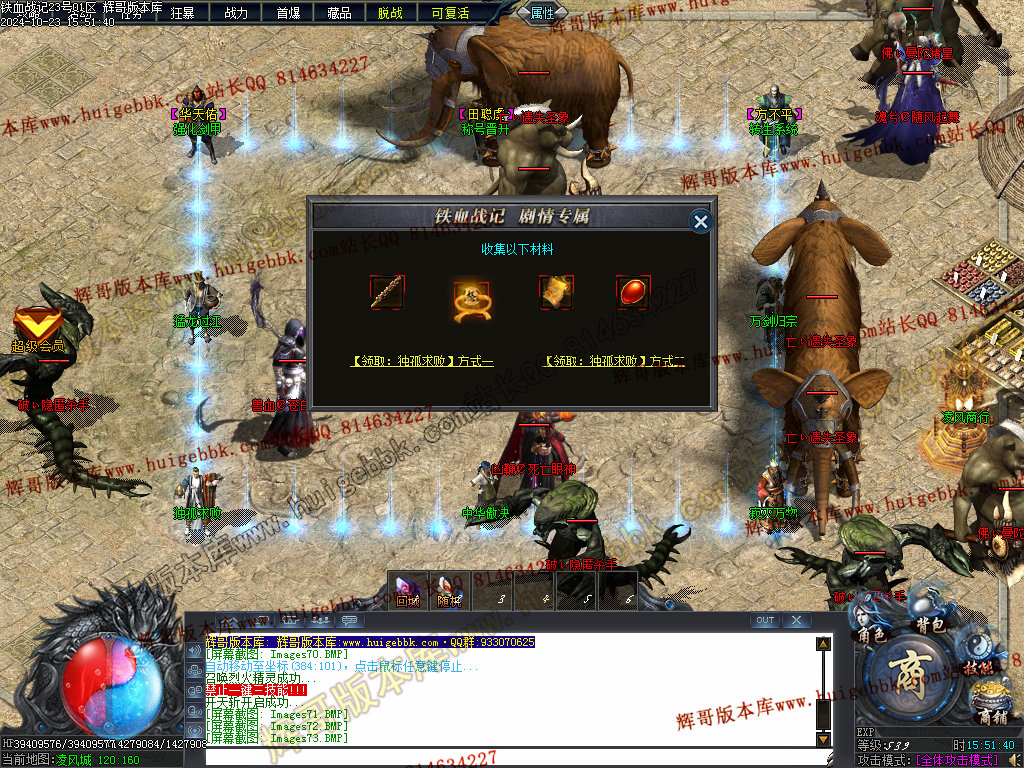Select the wooden staff material icon

click(x=387, y=292)
